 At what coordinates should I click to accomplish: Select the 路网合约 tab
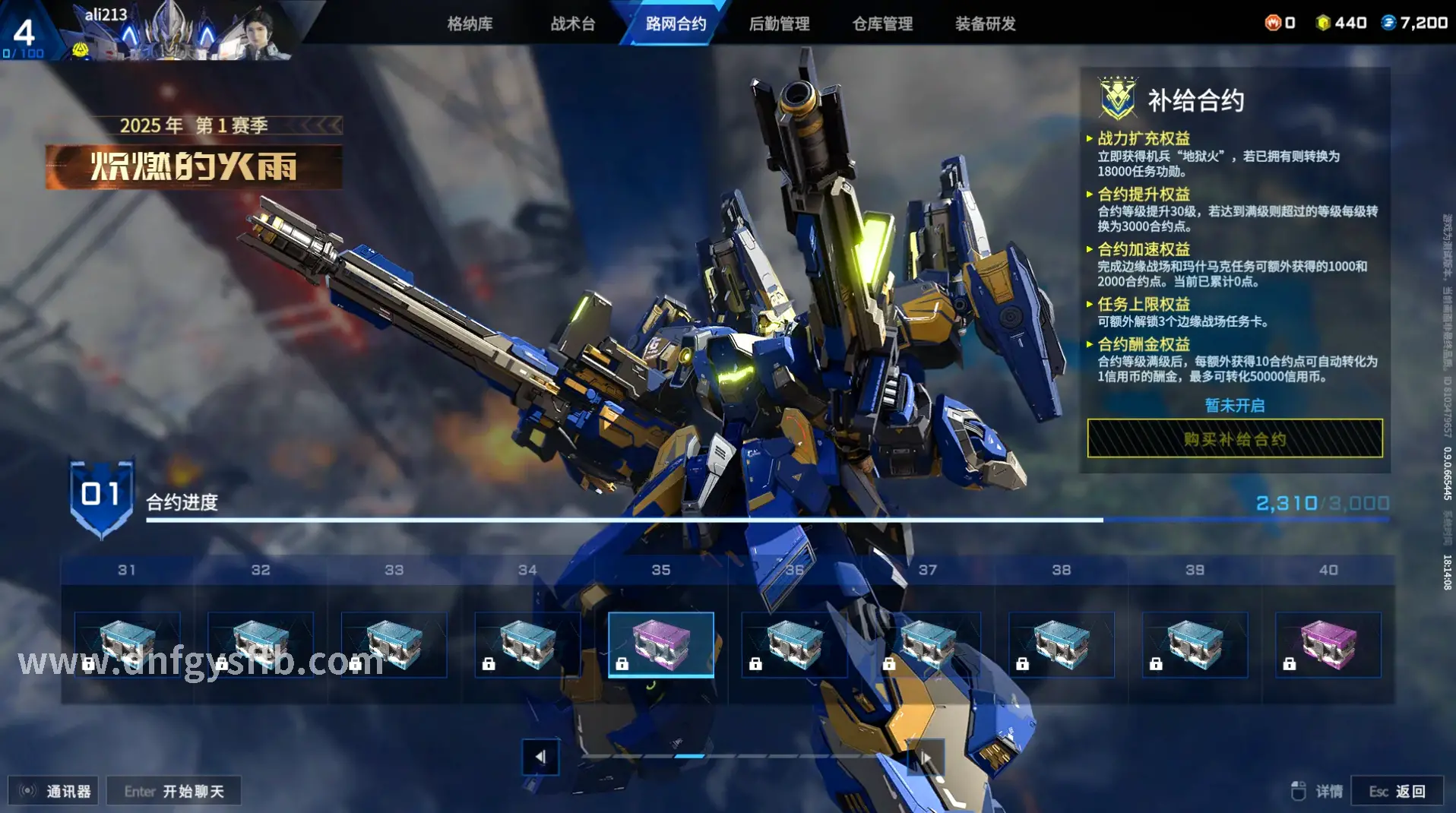(676, 24)
